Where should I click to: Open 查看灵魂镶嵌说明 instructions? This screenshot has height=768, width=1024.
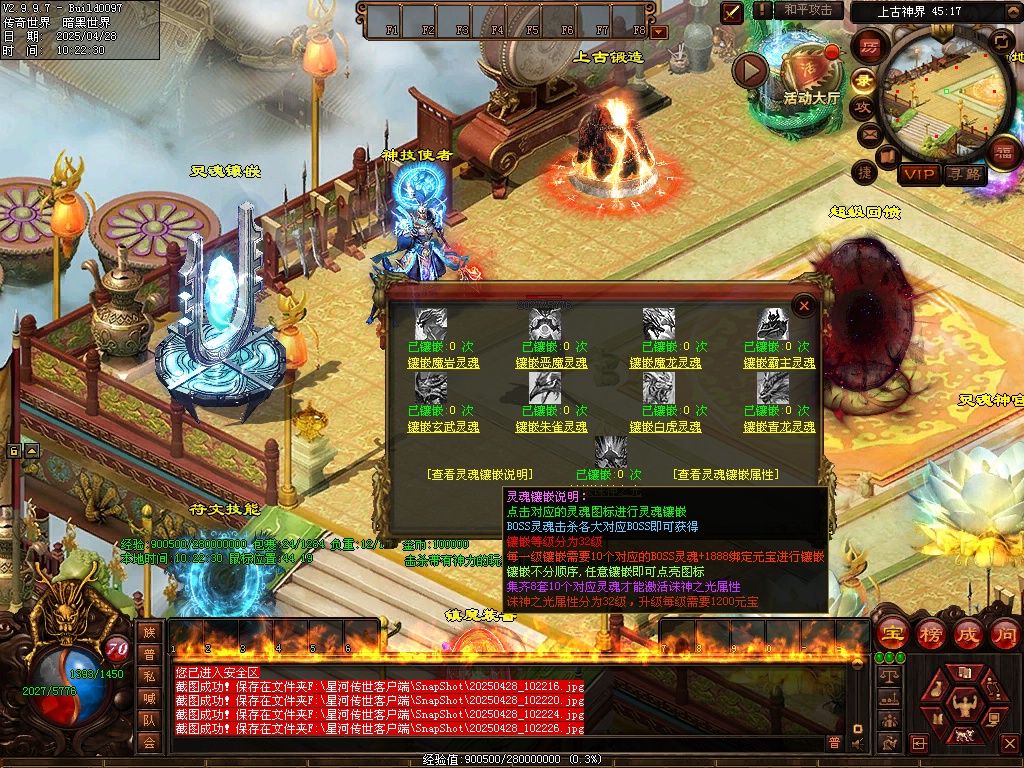[x=480, y=475]
